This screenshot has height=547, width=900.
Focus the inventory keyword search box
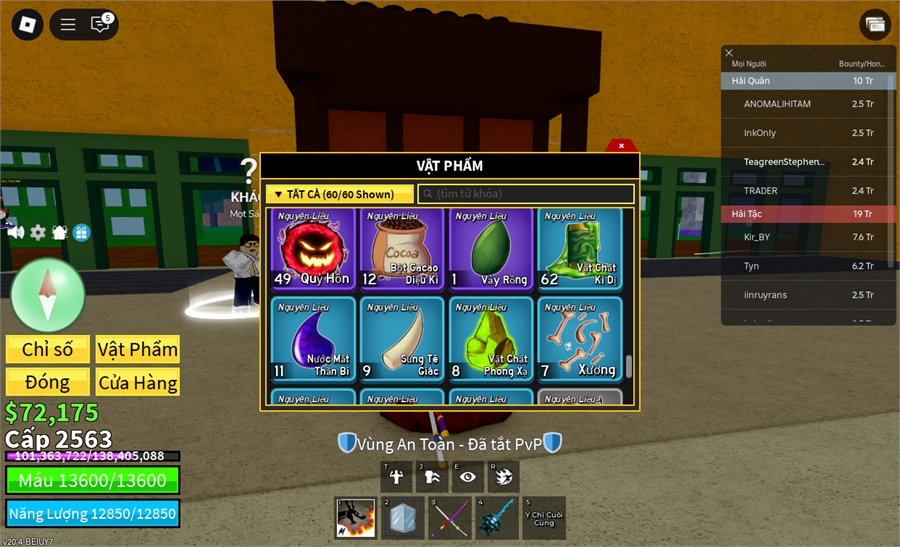(x=526, y=194)
